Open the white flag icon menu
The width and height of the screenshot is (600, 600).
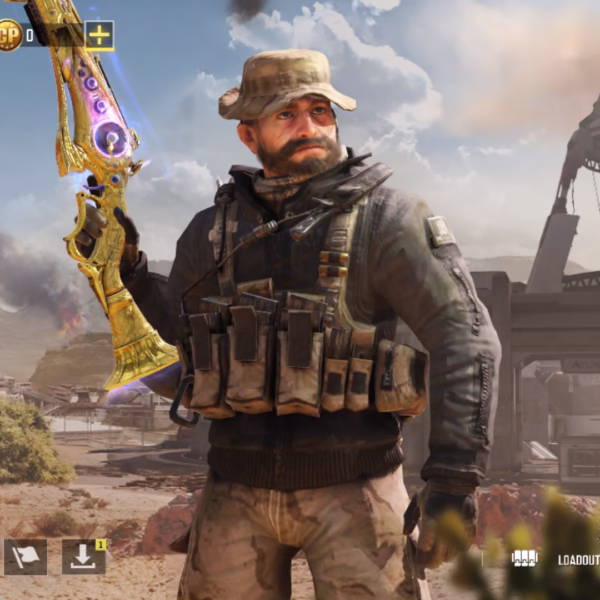(25, 557)
